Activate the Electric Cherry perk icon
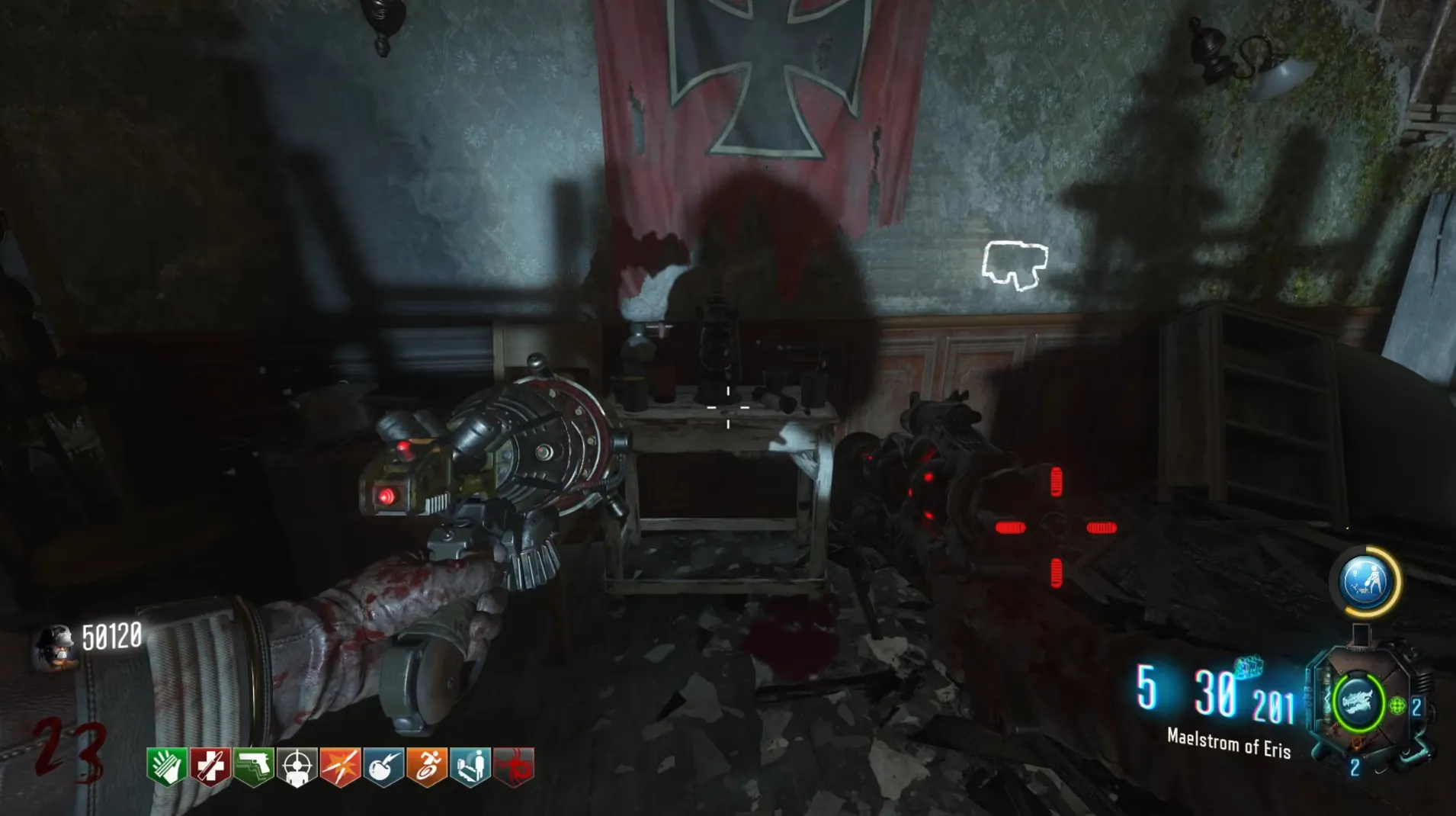The height and width of the screenshot is (816, 1456). click(x=384, y=766)
